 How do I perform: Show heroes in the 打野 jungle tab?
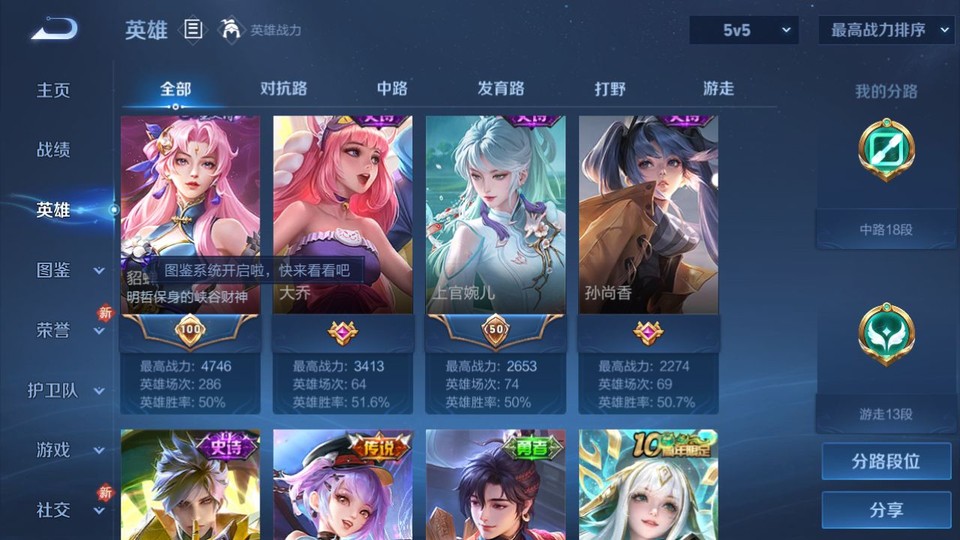pyautogui.click(x=610, y=88)
